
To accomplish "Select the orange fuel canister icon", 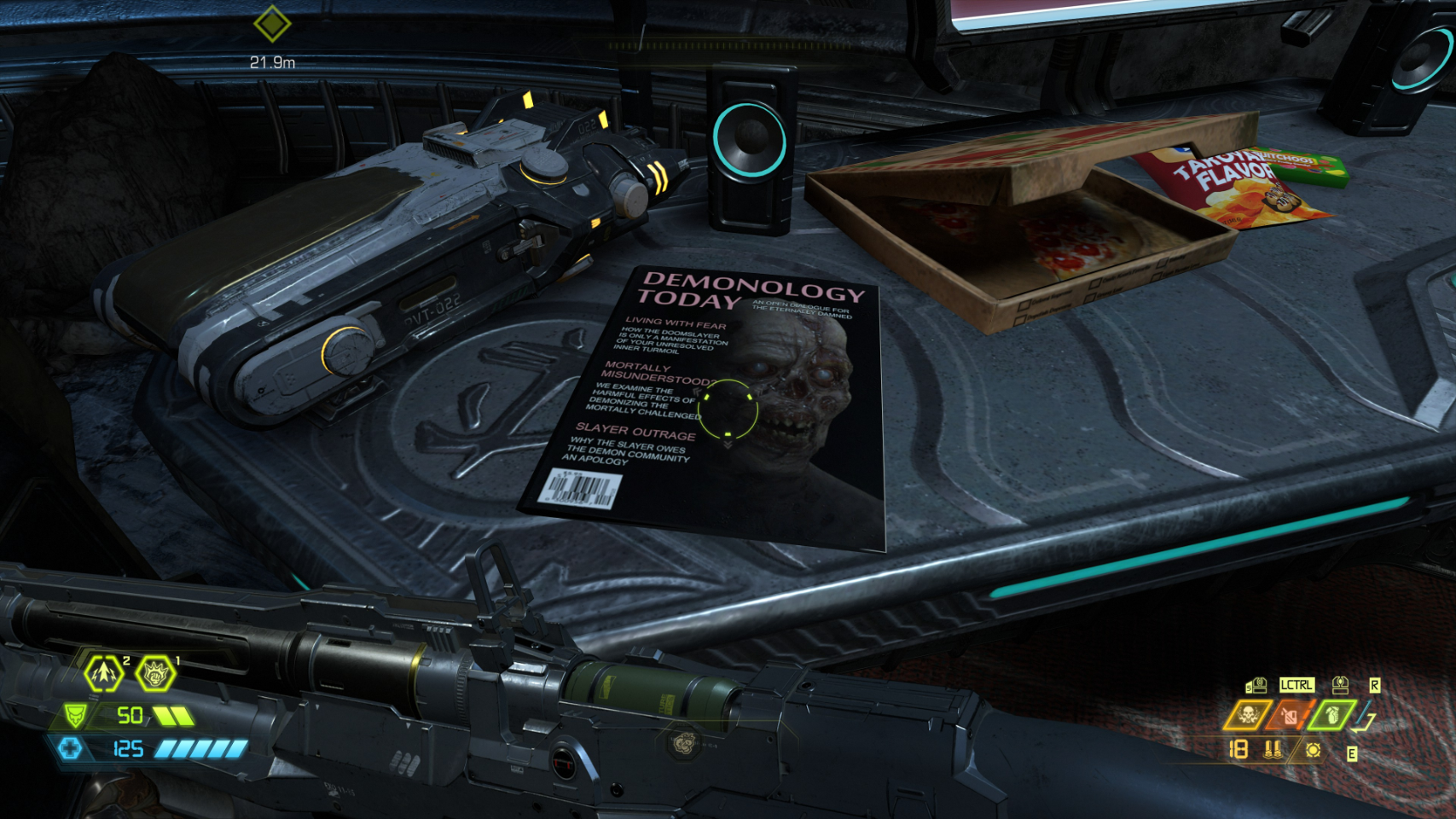I will tap(1290, 715).
